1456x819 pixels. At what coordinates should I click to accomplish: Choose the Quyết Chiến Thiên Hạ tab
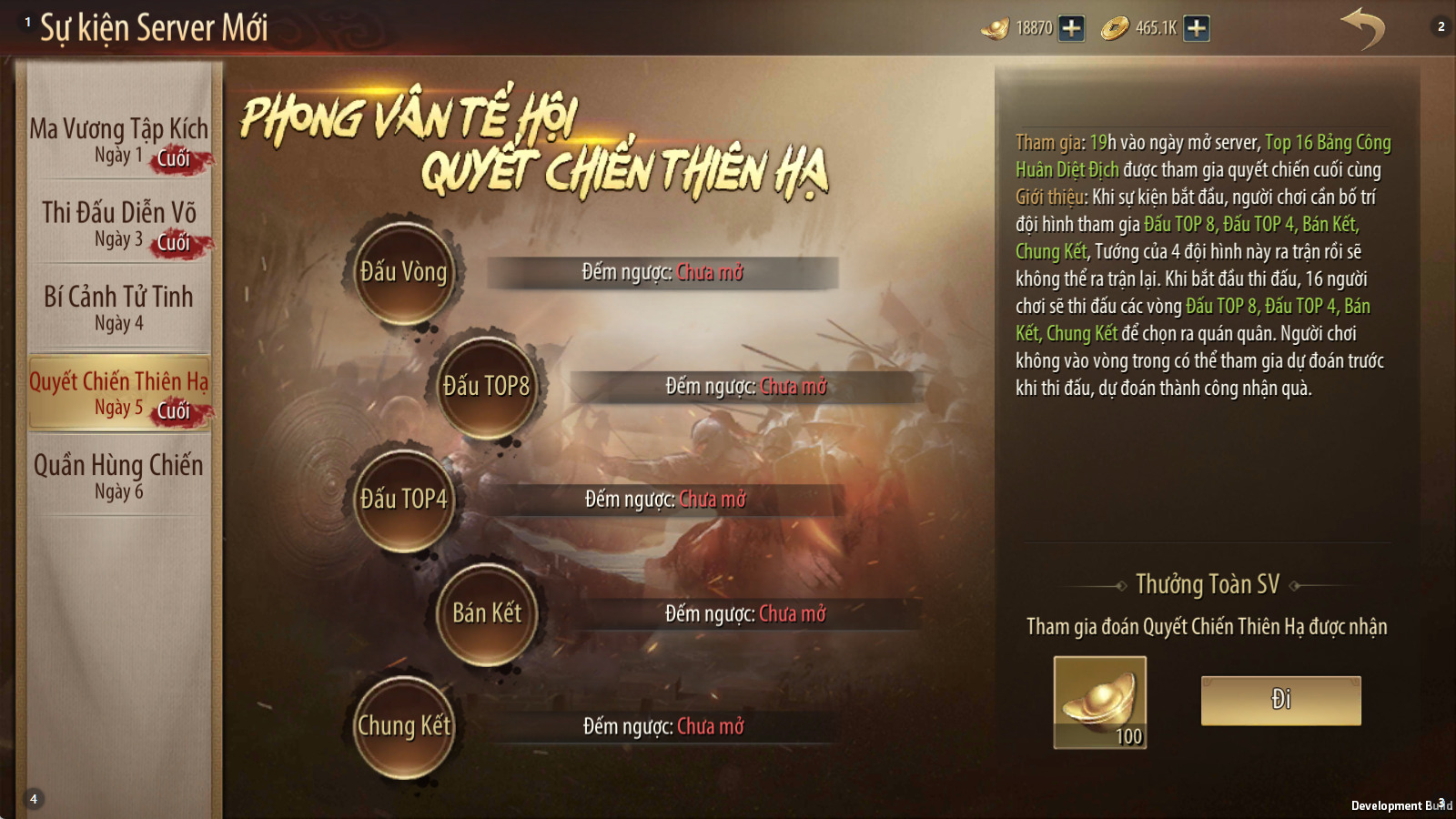118,392
